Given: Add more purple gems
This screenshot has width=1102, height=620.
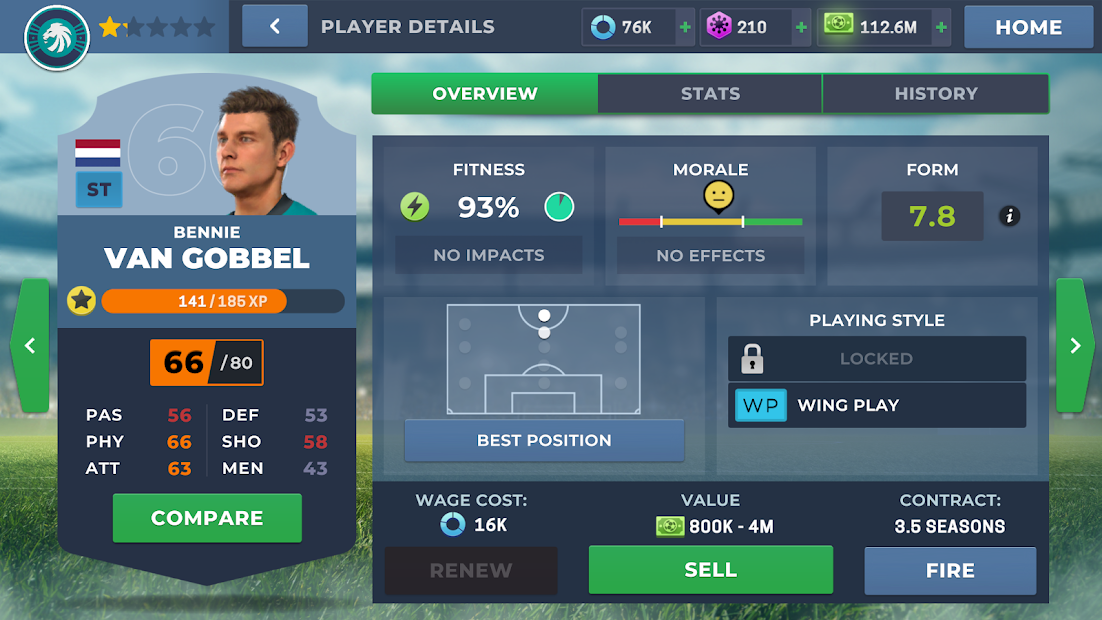Looking at the screenshot, I should pos(801,28).
